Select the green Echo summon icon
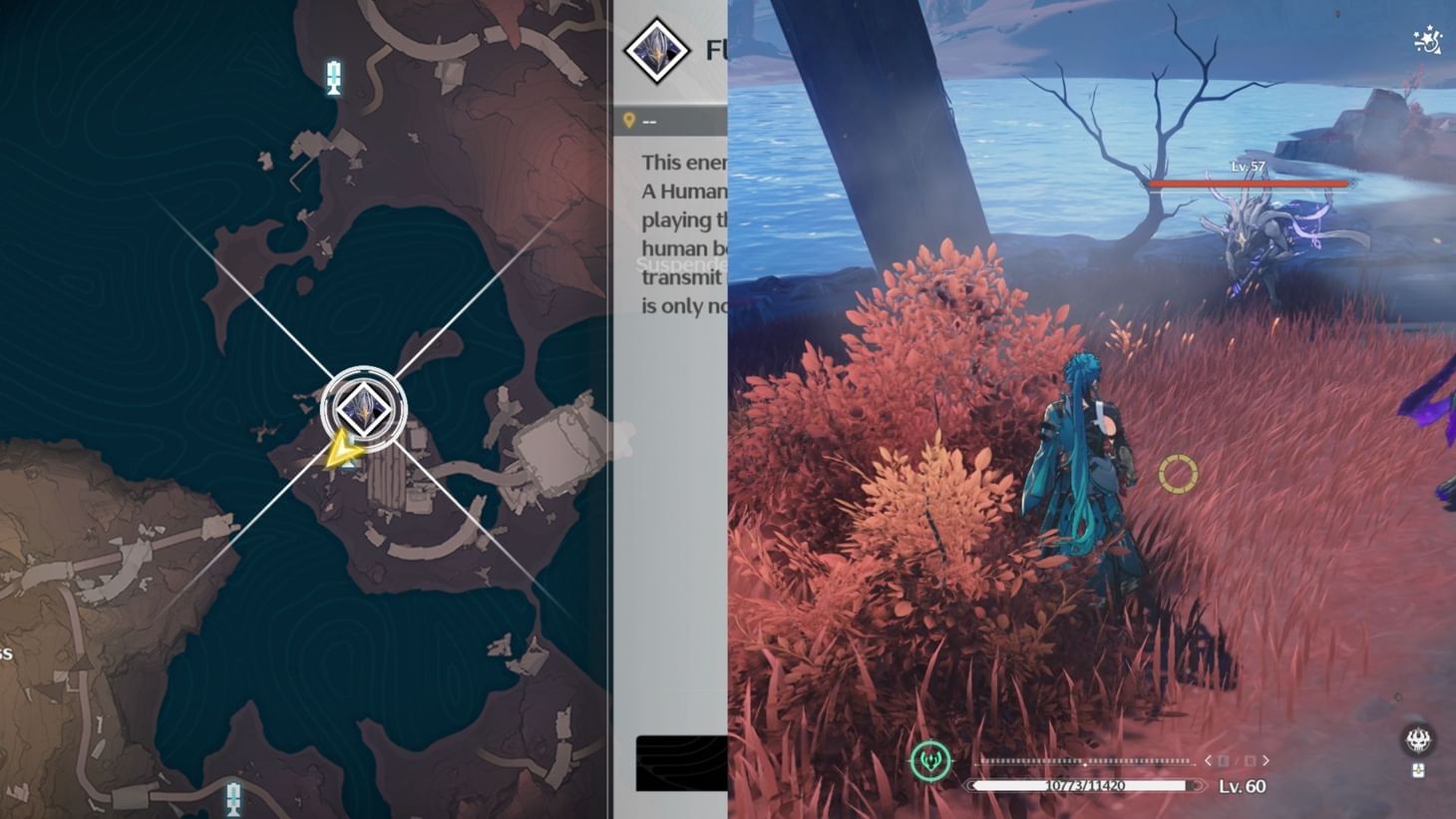This screenshot has width=1456, height=819. click(x=929, y=759)
